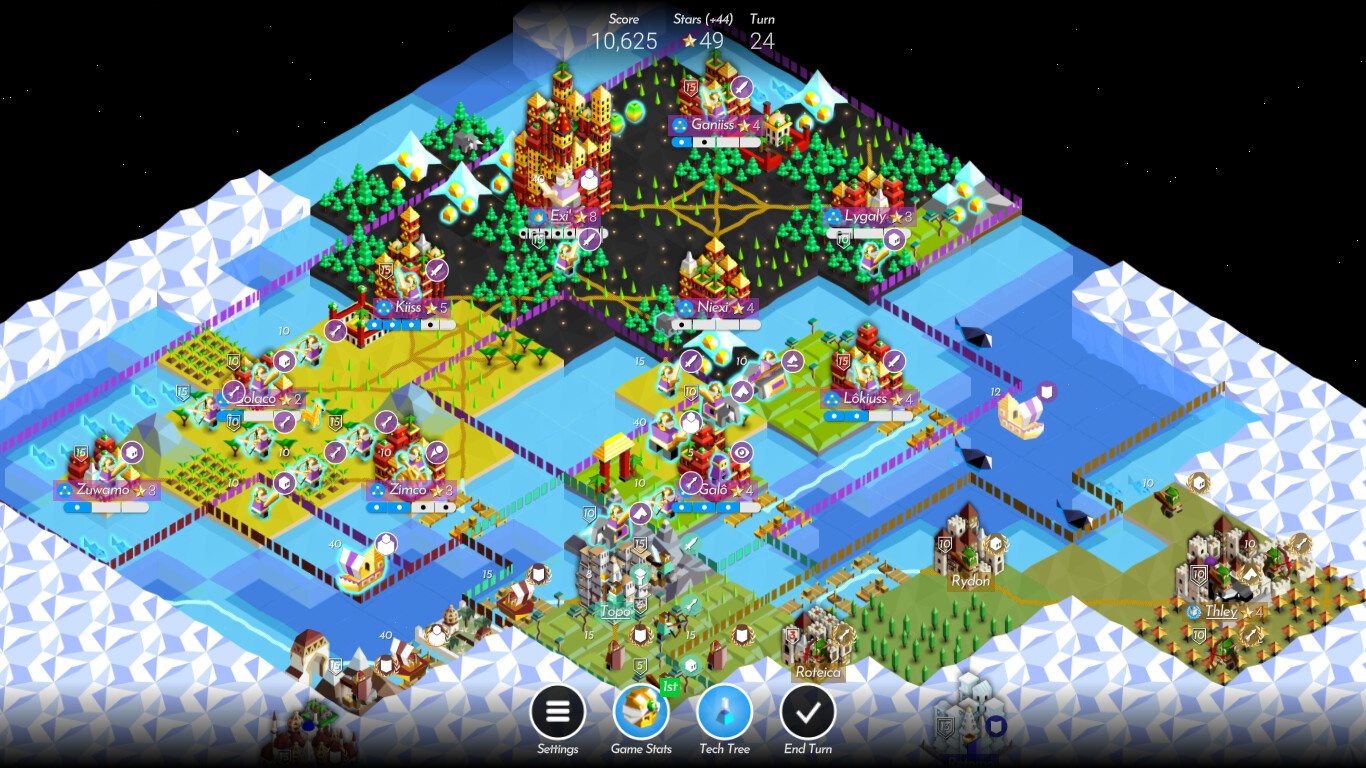
Task: Select the boat anchored near Zuwamo's coast
Action: (x=360, y=571)
